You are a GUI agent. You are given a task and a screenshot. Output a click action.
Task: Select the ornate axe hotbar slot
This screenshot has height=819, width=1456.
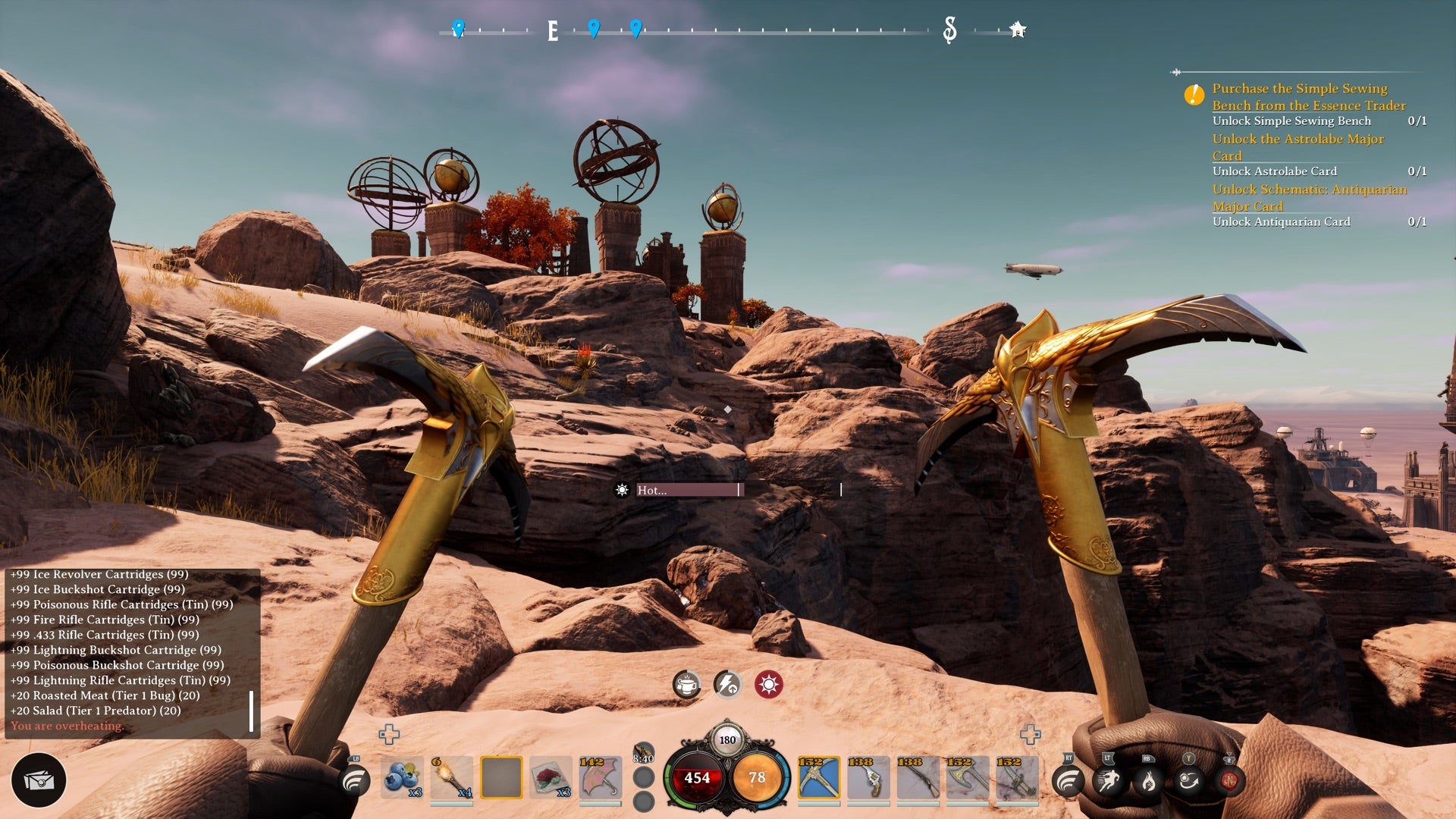(967, 777)
